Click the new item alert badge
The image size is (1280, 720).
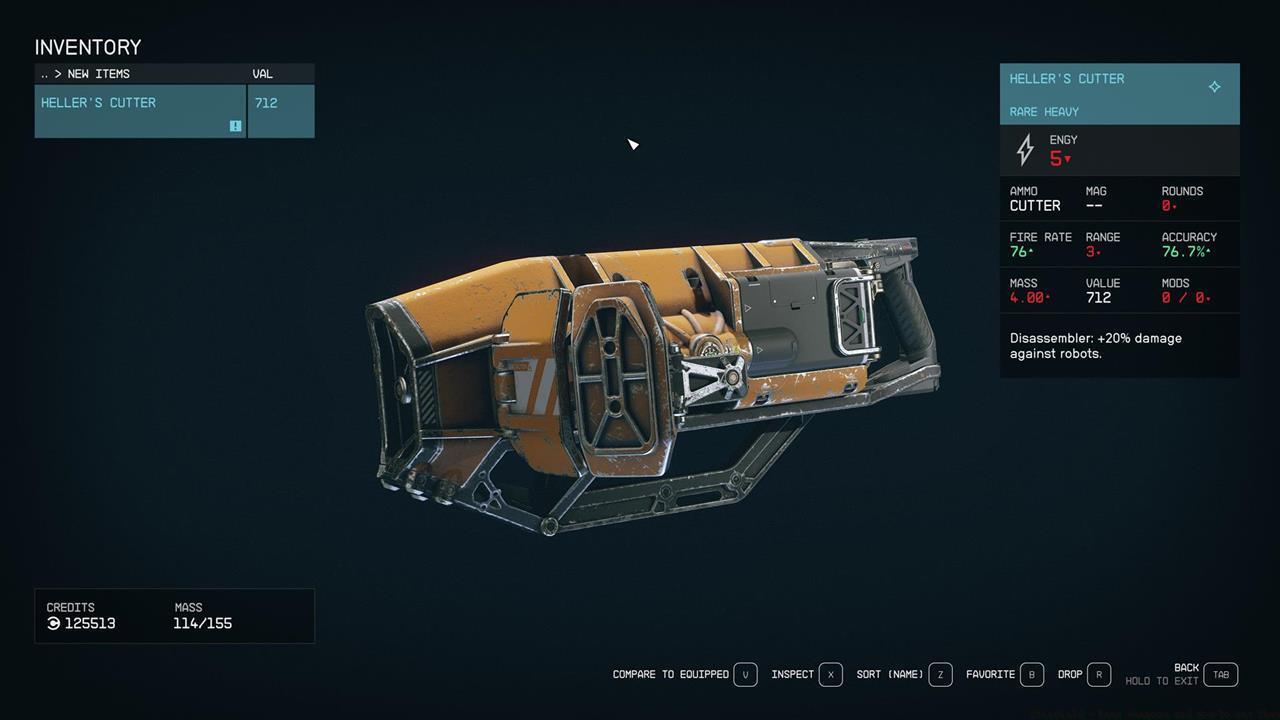point(235,126)
